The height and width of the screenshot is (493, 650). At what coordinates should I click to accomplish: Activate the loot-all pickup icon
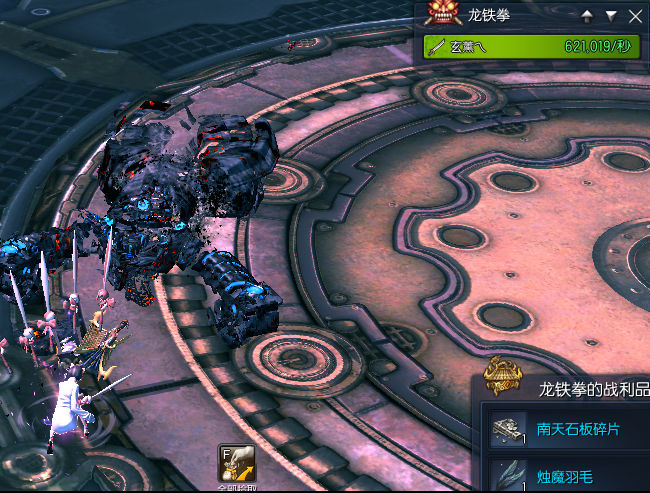[x=234, y=460]
